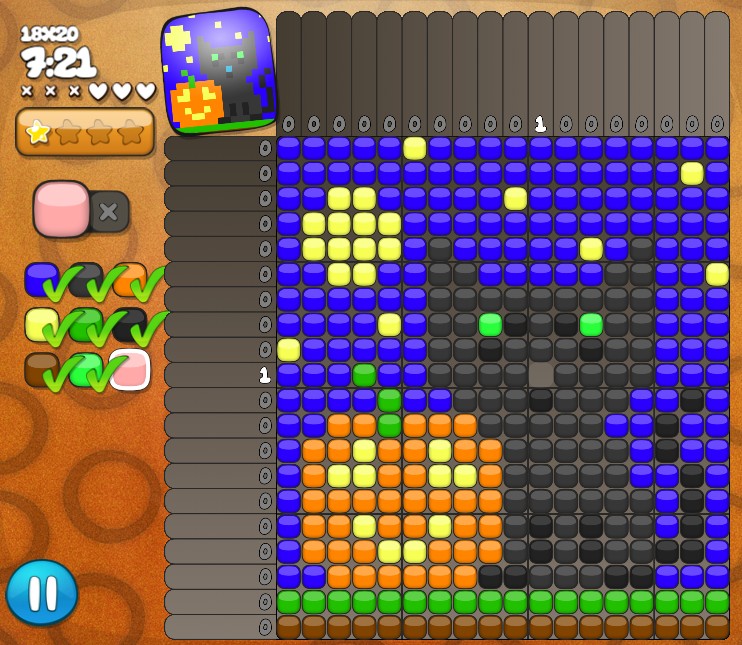Select the pink paint mode block
This screenshot has width=742, height=645.
(61, 208)
